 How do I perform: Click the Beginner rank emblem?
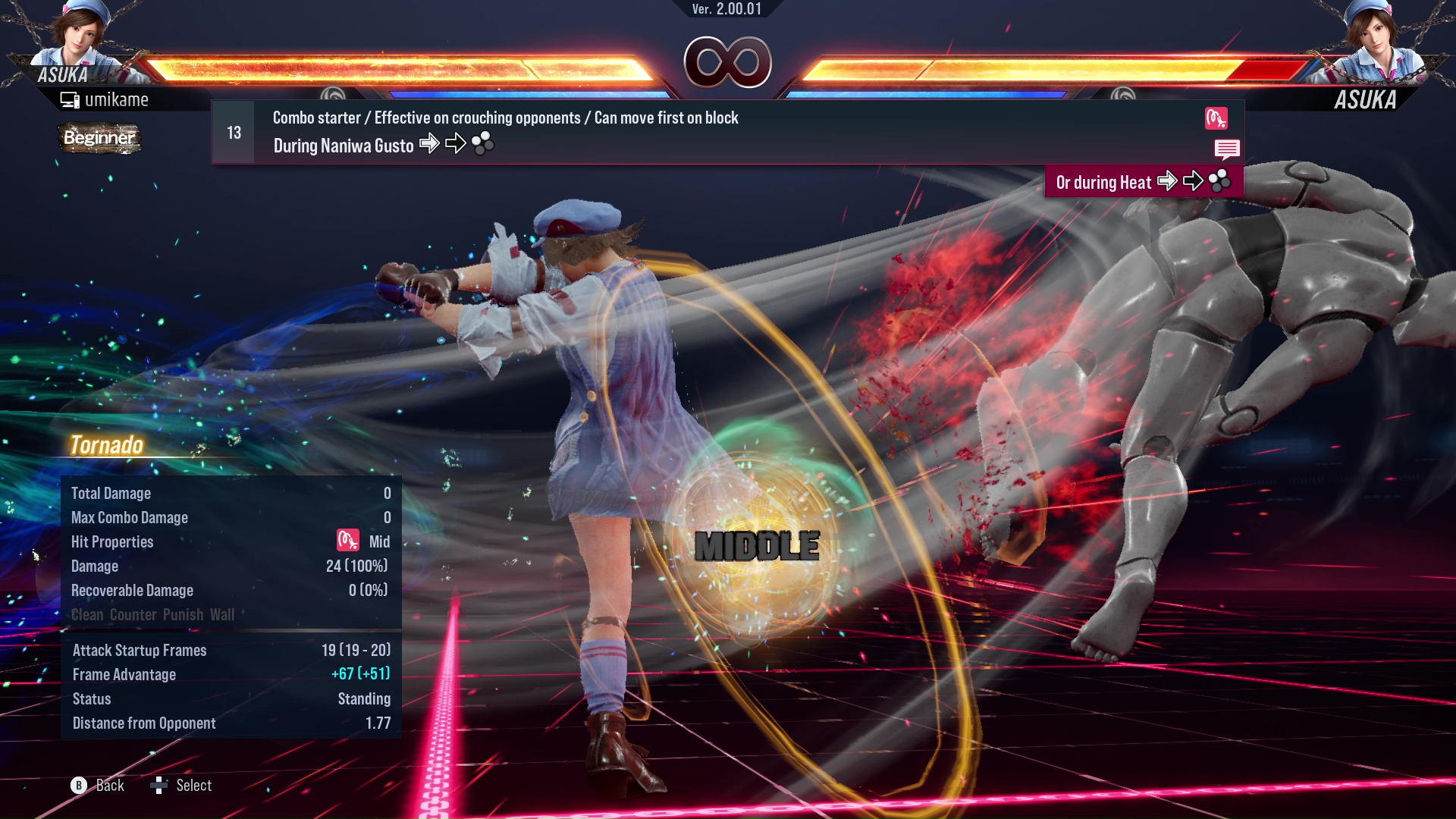coord(99,139)
